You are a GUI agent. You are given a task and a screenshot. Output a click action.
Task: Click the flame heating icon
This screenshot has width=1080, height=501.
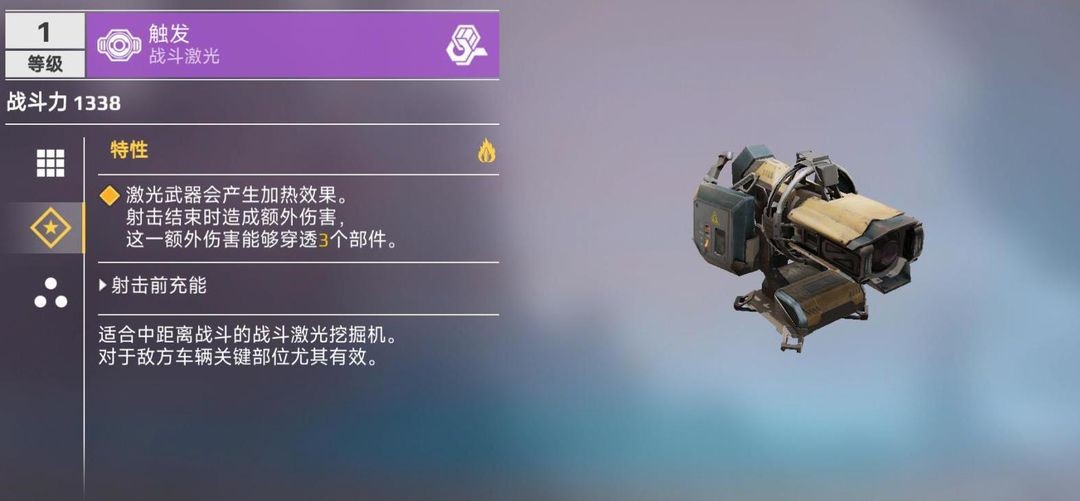point(486,151)
